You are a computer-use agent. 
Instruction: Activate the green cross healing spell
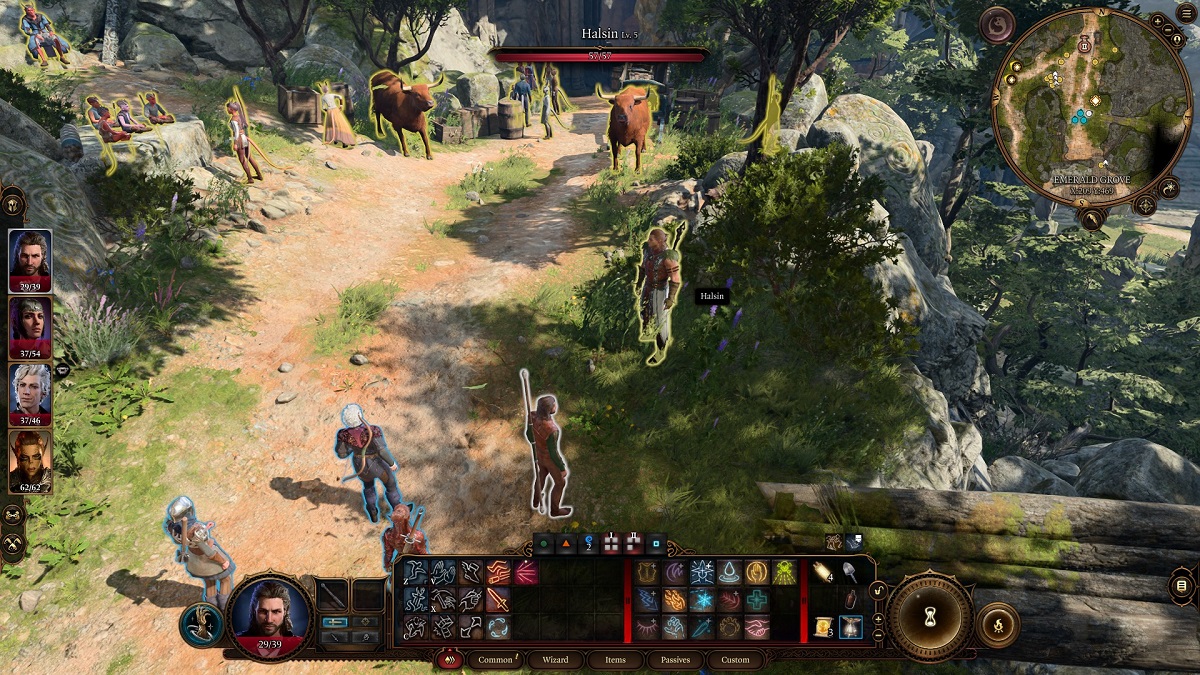758,599
